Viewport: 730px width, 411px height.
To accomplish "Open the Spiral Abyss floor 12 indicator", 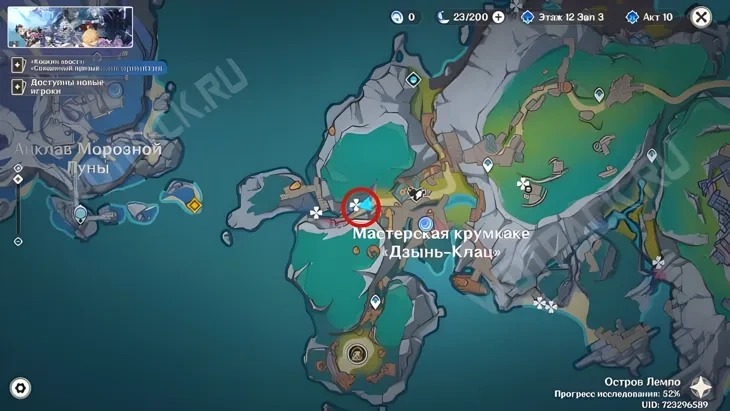I will click(563, 17).
